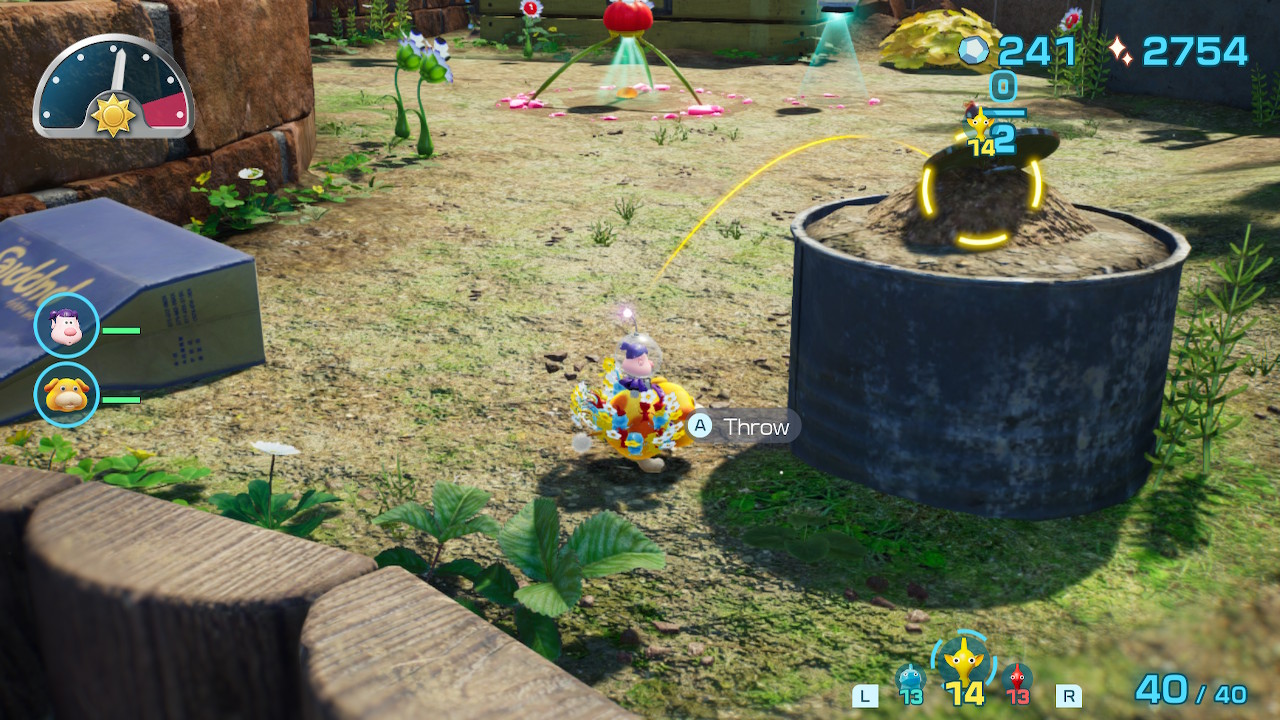Select Oatchi the dog's portrait
Image resolution: width=1280 pixels, height=720 pixels.
(x=67, y=395)
